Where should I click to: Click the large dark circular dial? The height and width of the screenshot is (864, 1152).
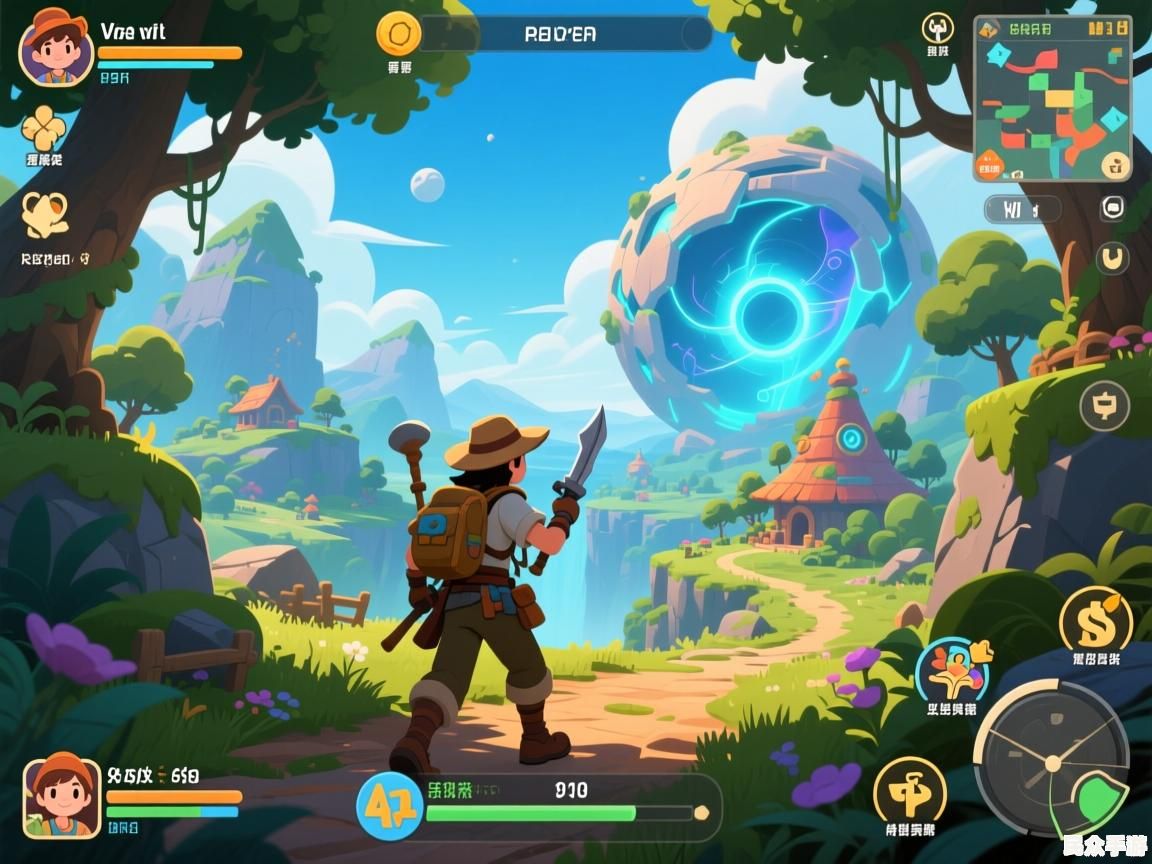pos(1050,760)
